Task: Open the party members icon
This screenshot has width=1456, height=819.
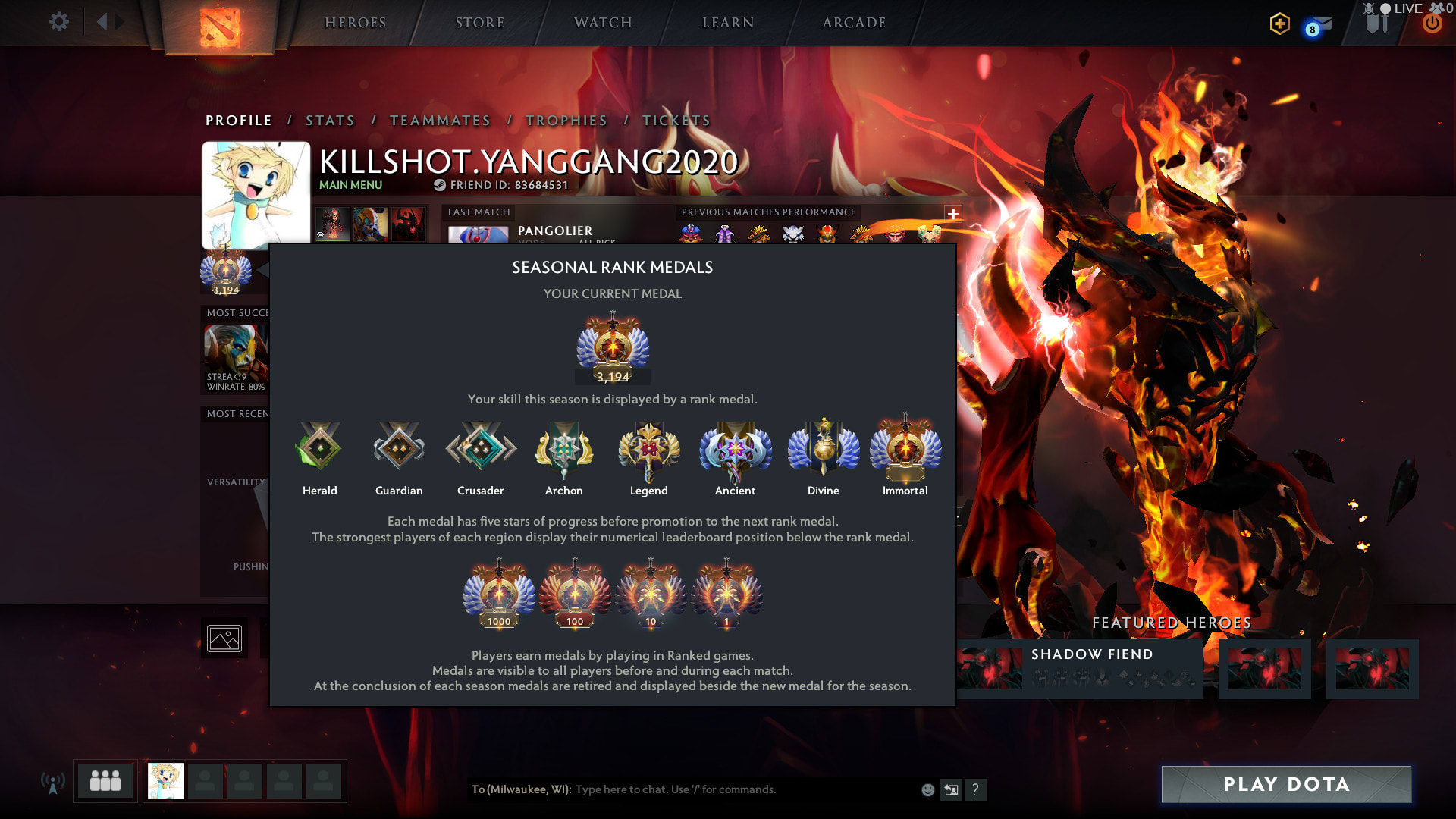Action: pyautogui.click(x=105, y=781)
